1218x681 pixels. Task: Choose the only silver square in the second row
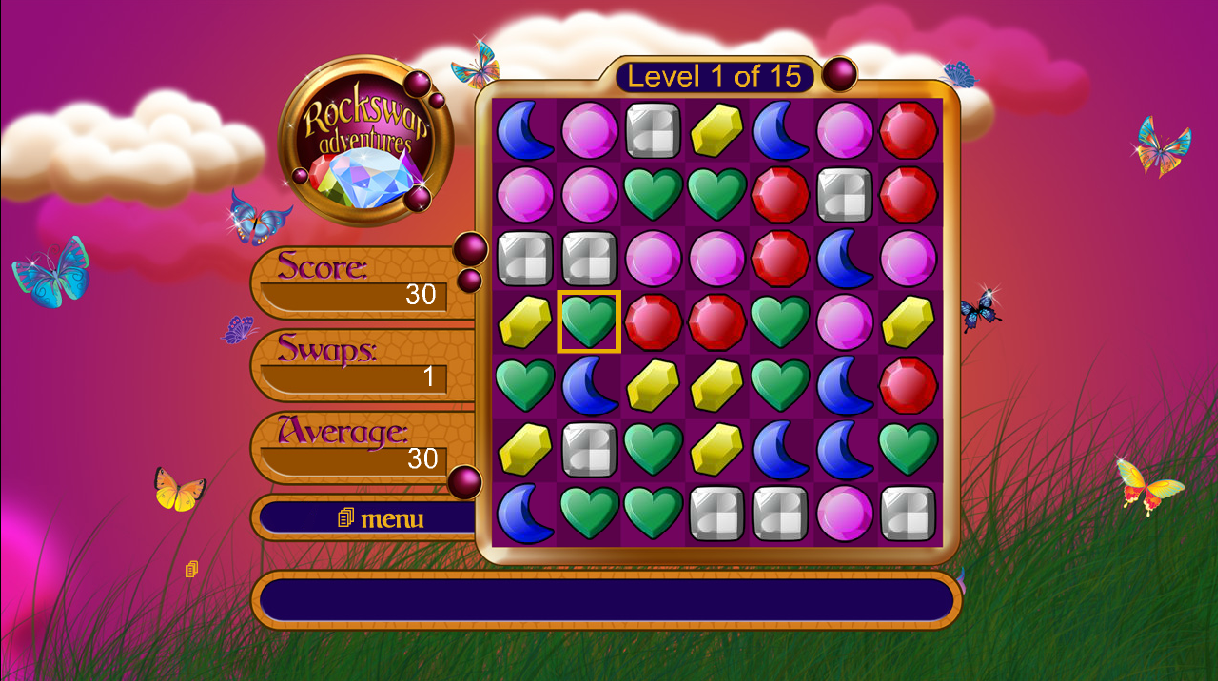844,194
